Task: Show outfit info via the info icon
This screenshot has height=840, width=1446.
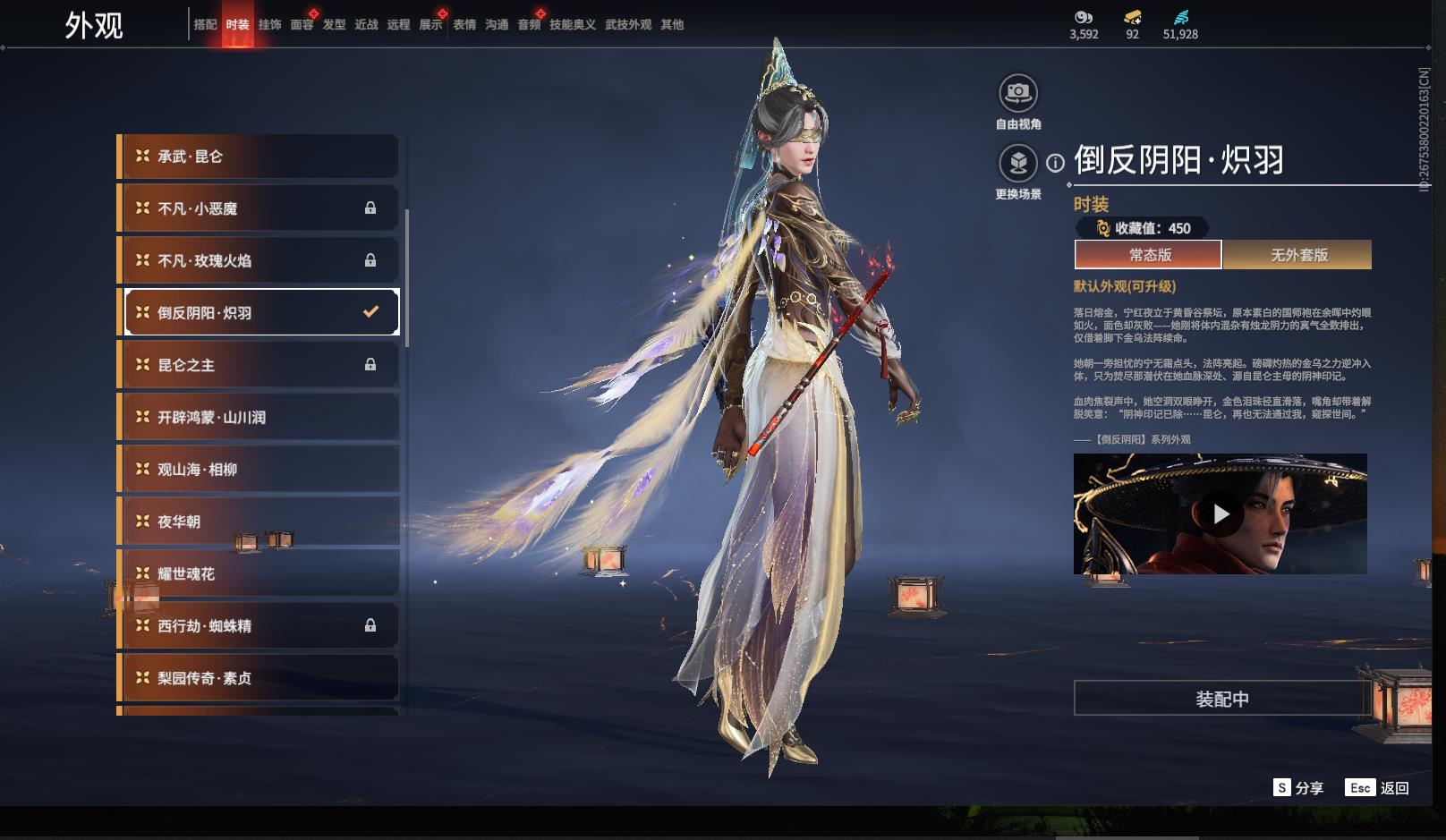Action: pos(1056,163)
